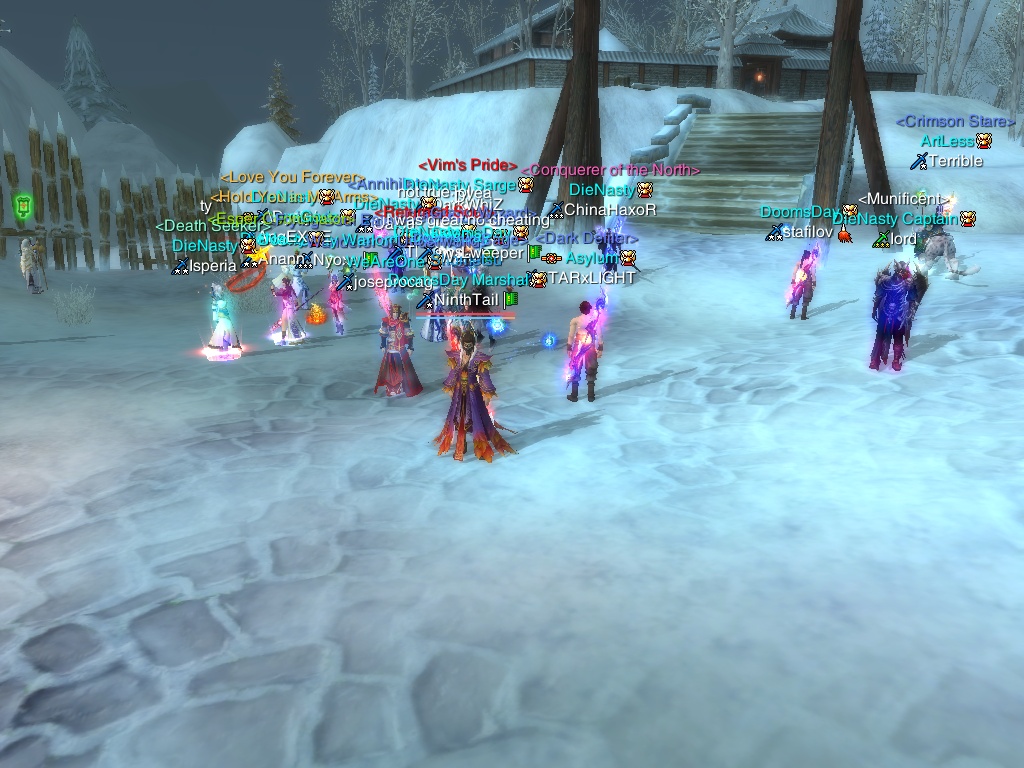
Task: Target the player nameplate labeled Terrible
Action: coord(956,161)
